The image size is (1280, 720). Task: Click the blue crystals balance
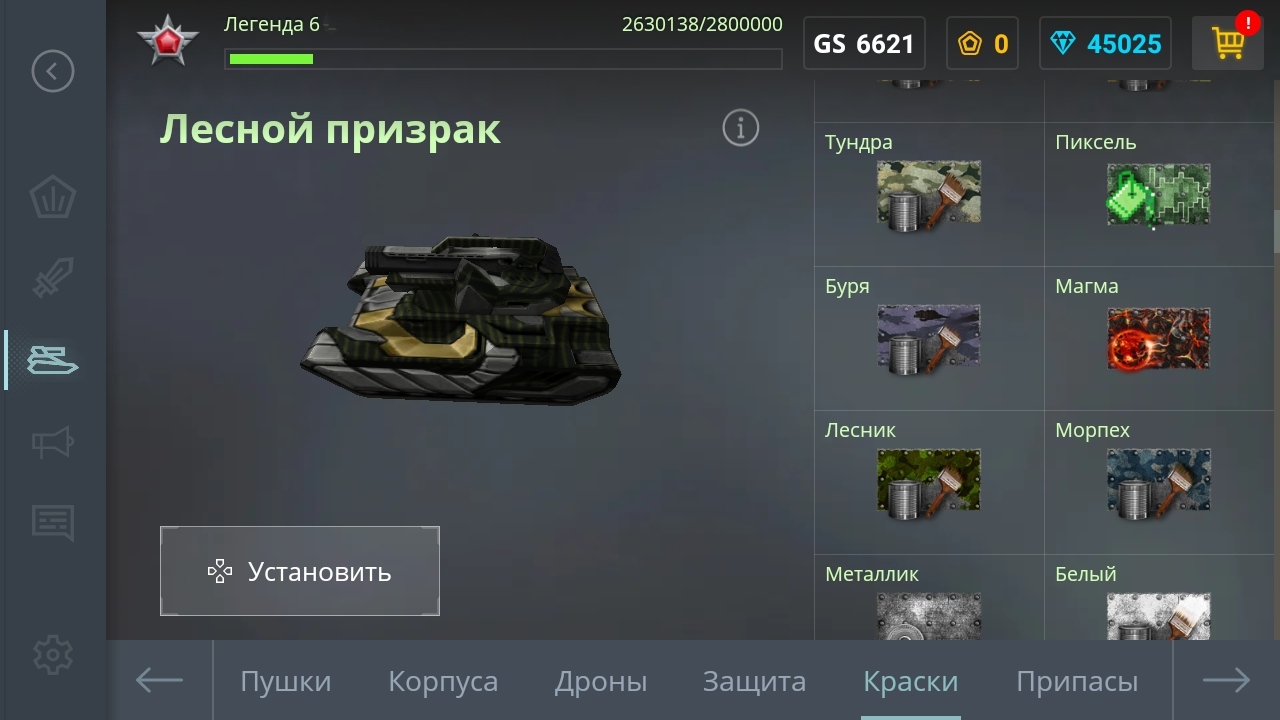point(1104,44)
